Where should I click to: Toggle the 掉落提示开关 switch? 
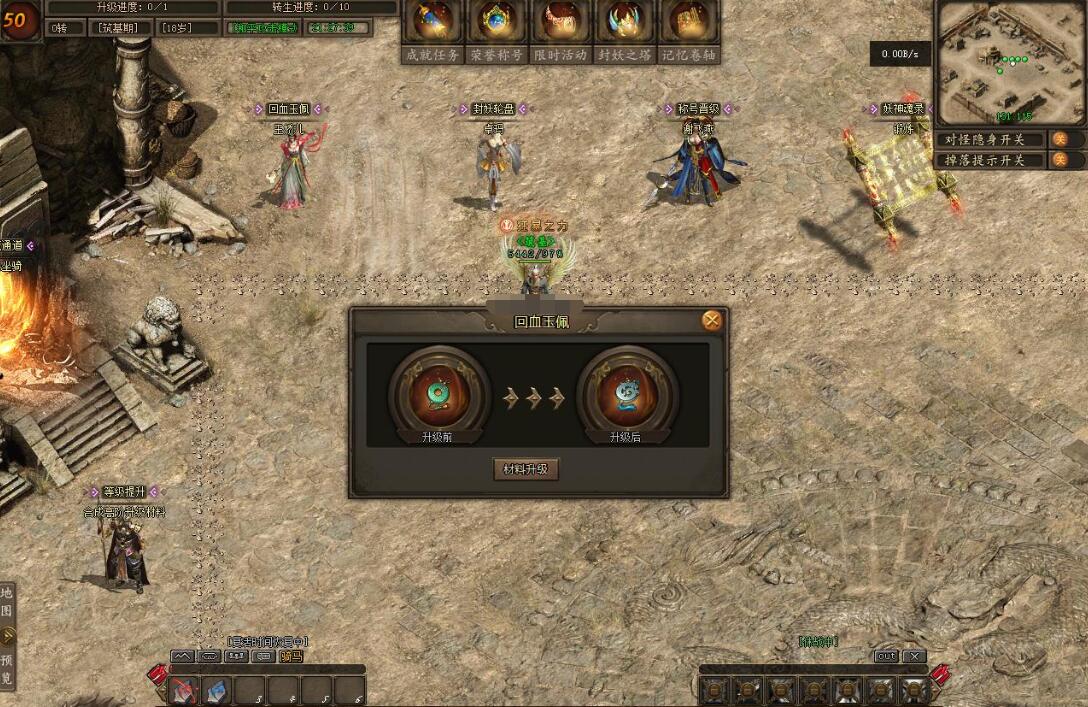[1060, 160]
